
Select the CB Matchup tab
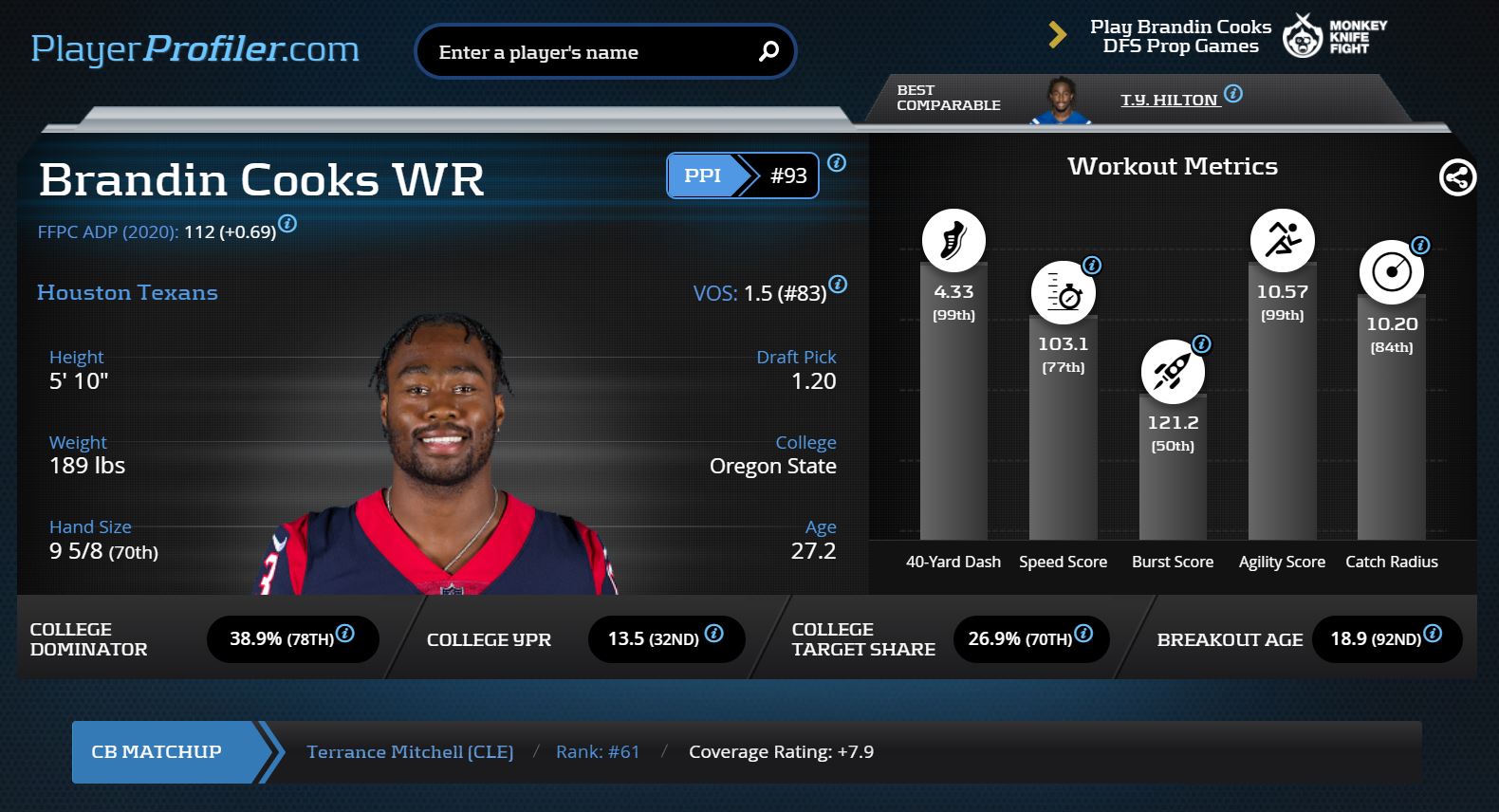point(157,752)
